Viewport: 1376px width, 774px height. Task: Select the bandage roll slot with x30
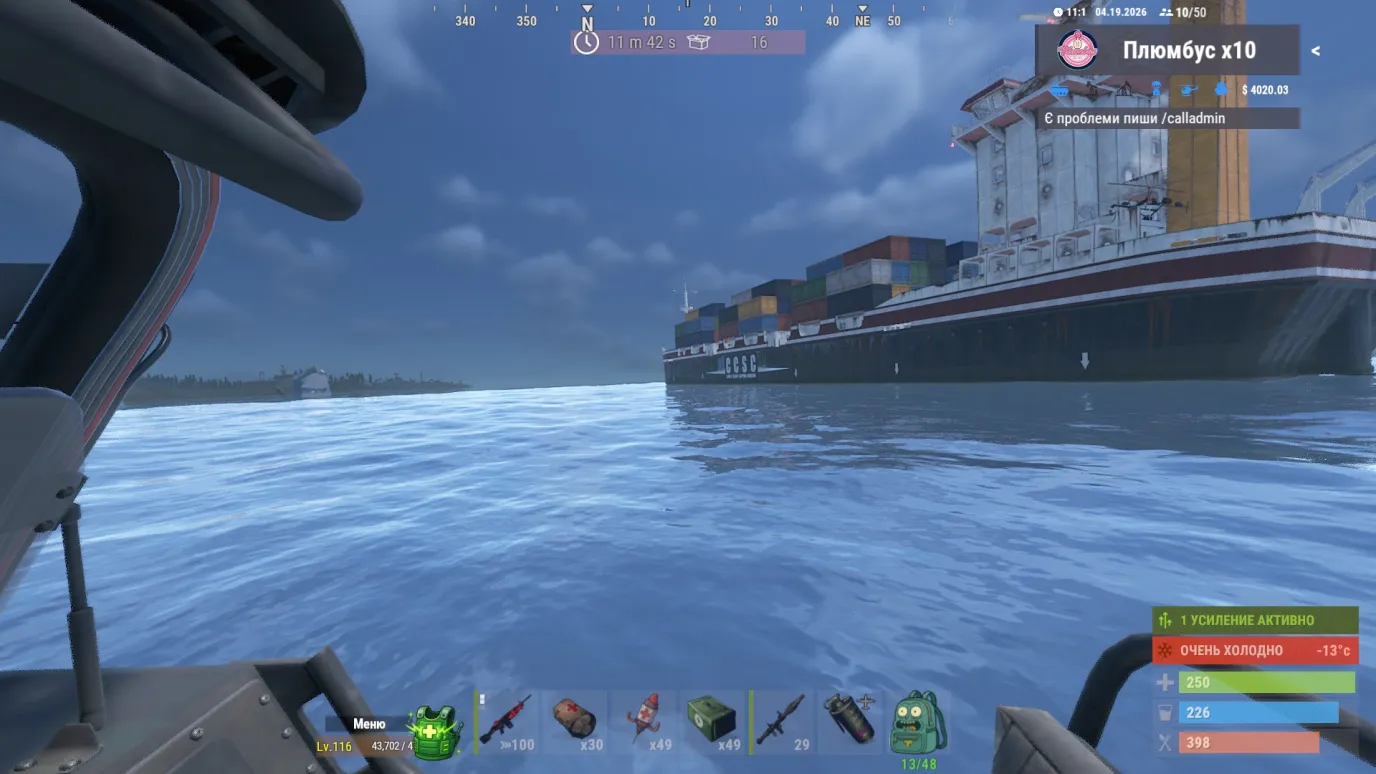pyautogui.click(x=575, y=722)
